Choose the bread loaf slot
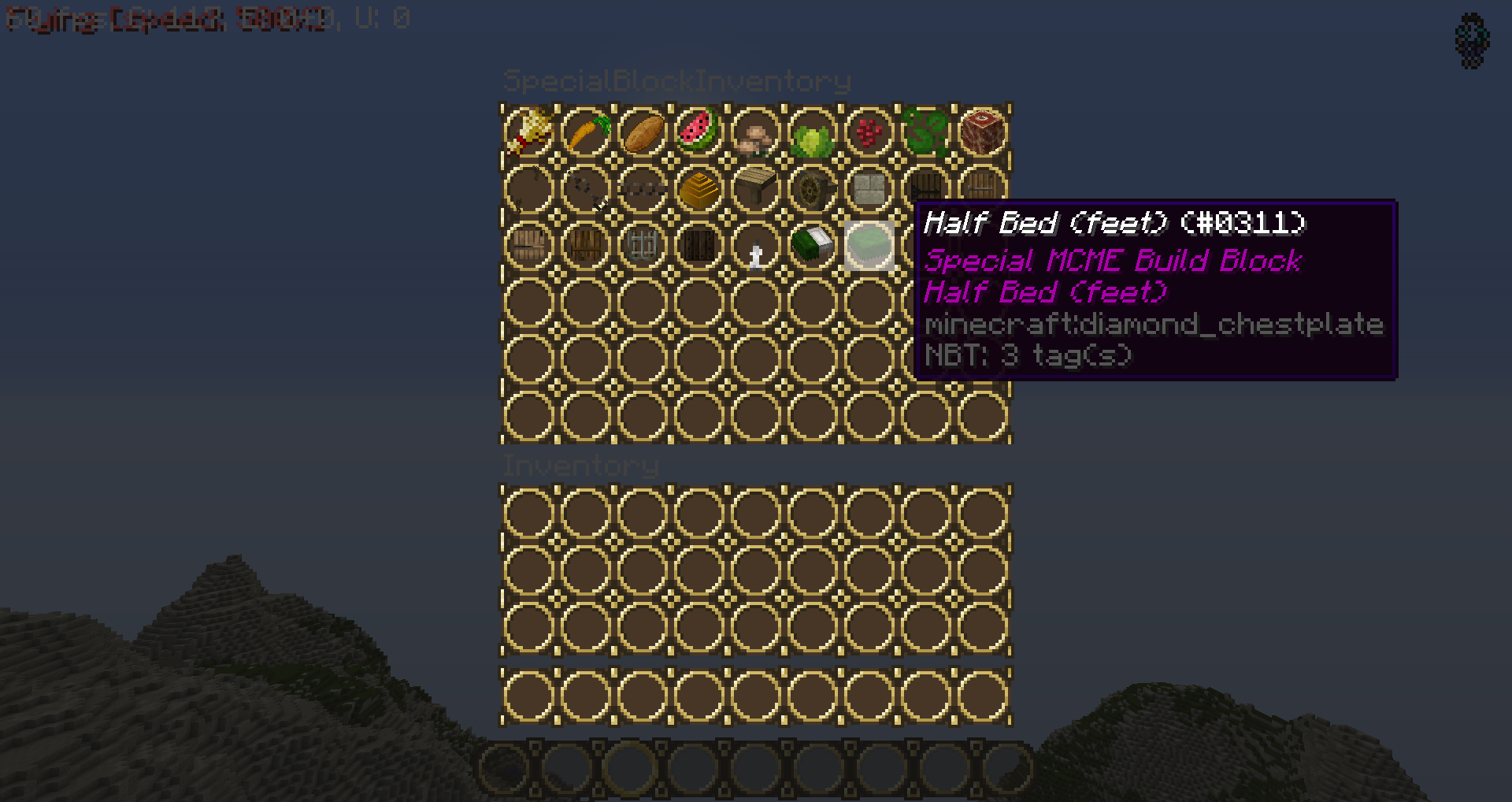The image size is (1512, 802). (643, 132)
